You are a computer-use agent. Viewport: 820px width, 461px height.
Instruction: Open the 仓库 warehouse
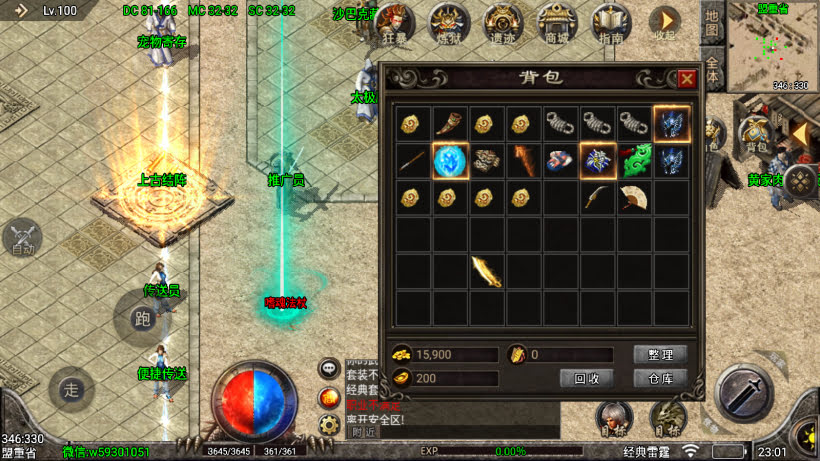point(660,379)
